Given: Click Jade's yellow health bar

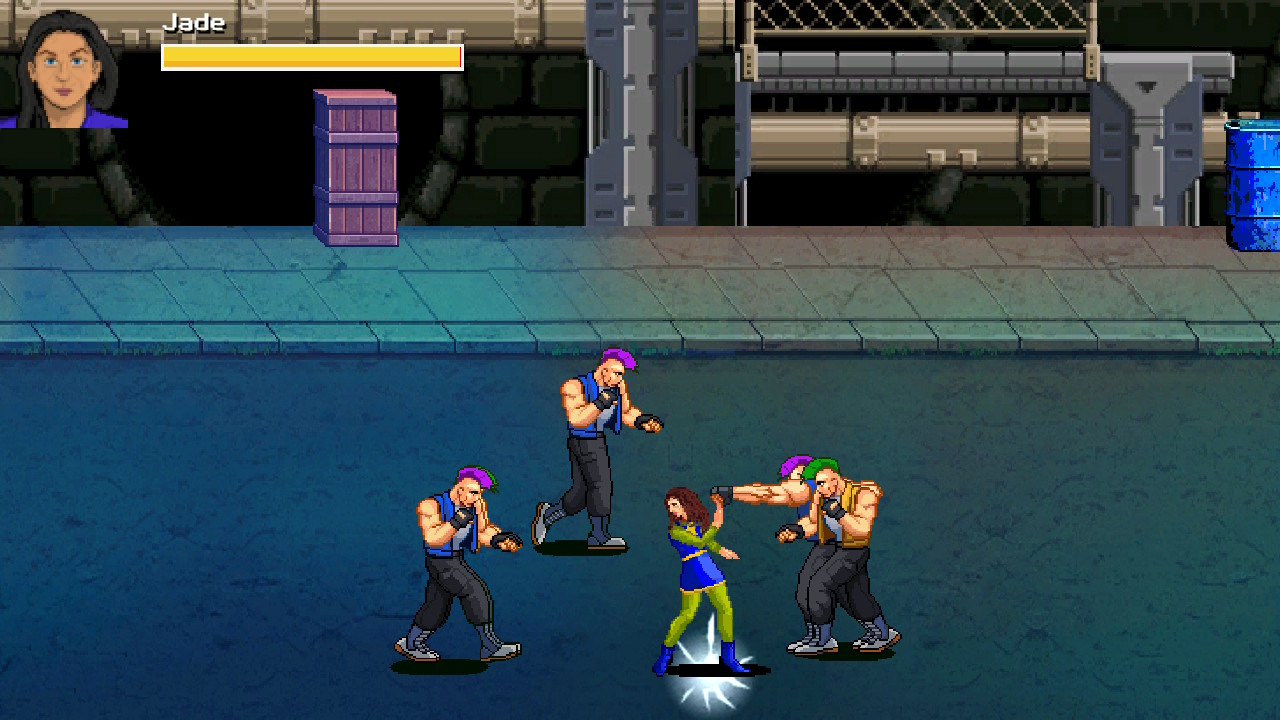Looking at the screenshot, I should coord(310,57).
